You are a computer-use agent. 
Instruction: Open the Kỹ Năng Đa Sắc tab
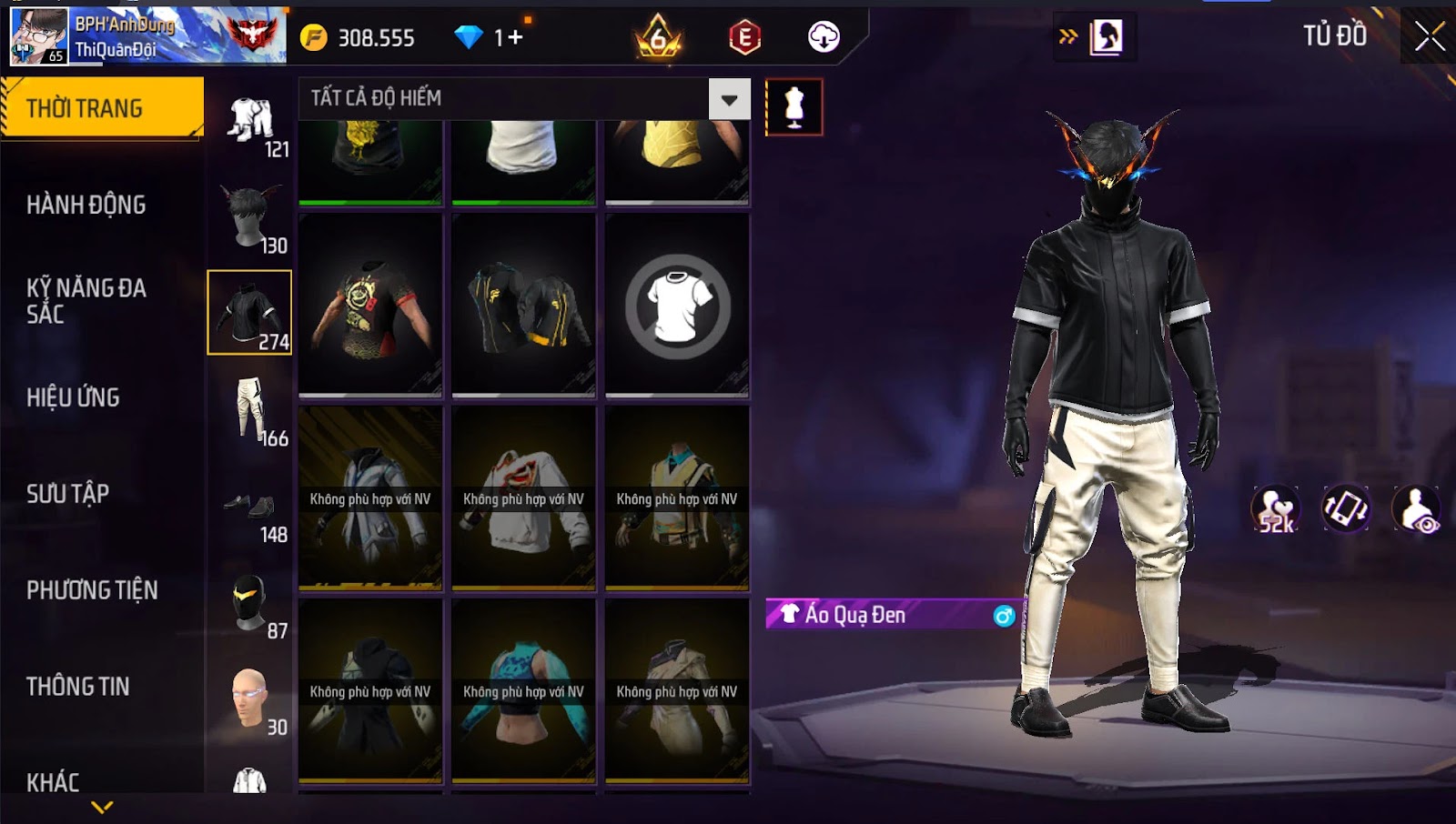86,301
